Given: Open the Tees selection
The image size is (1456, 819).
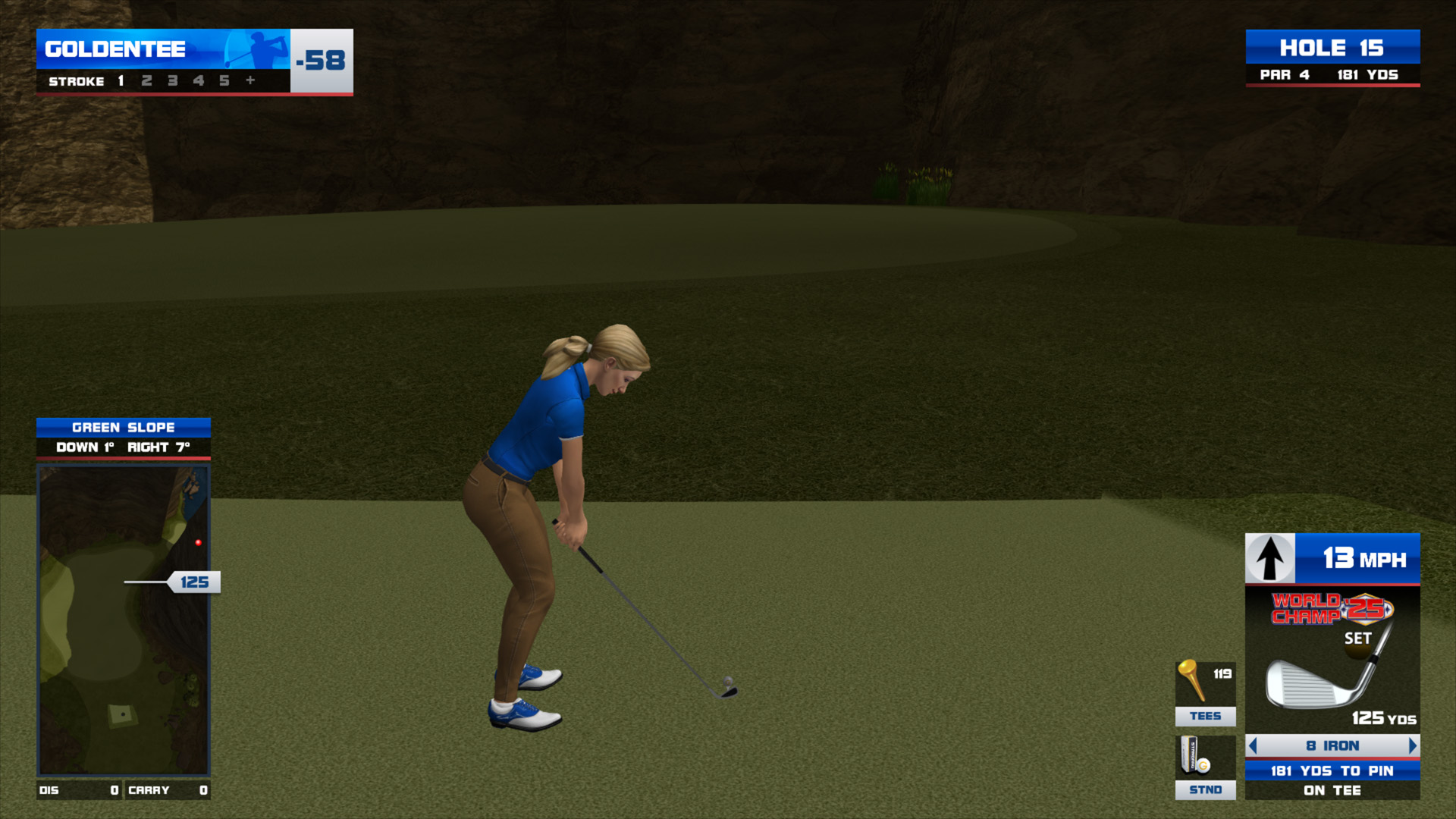Looking at the screenshot, I should pyautogui.click(x=1205, y=693).
